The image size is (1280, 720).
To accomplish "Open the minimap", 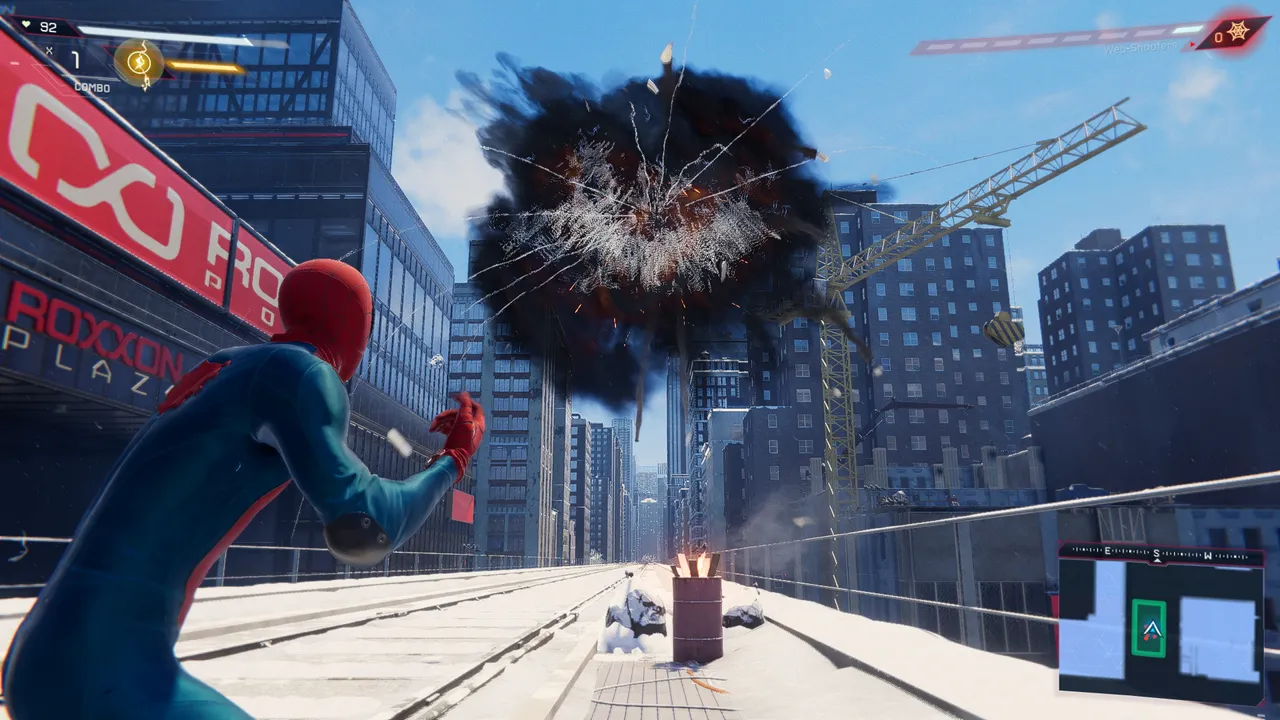I will click(x=1160, y=623).
